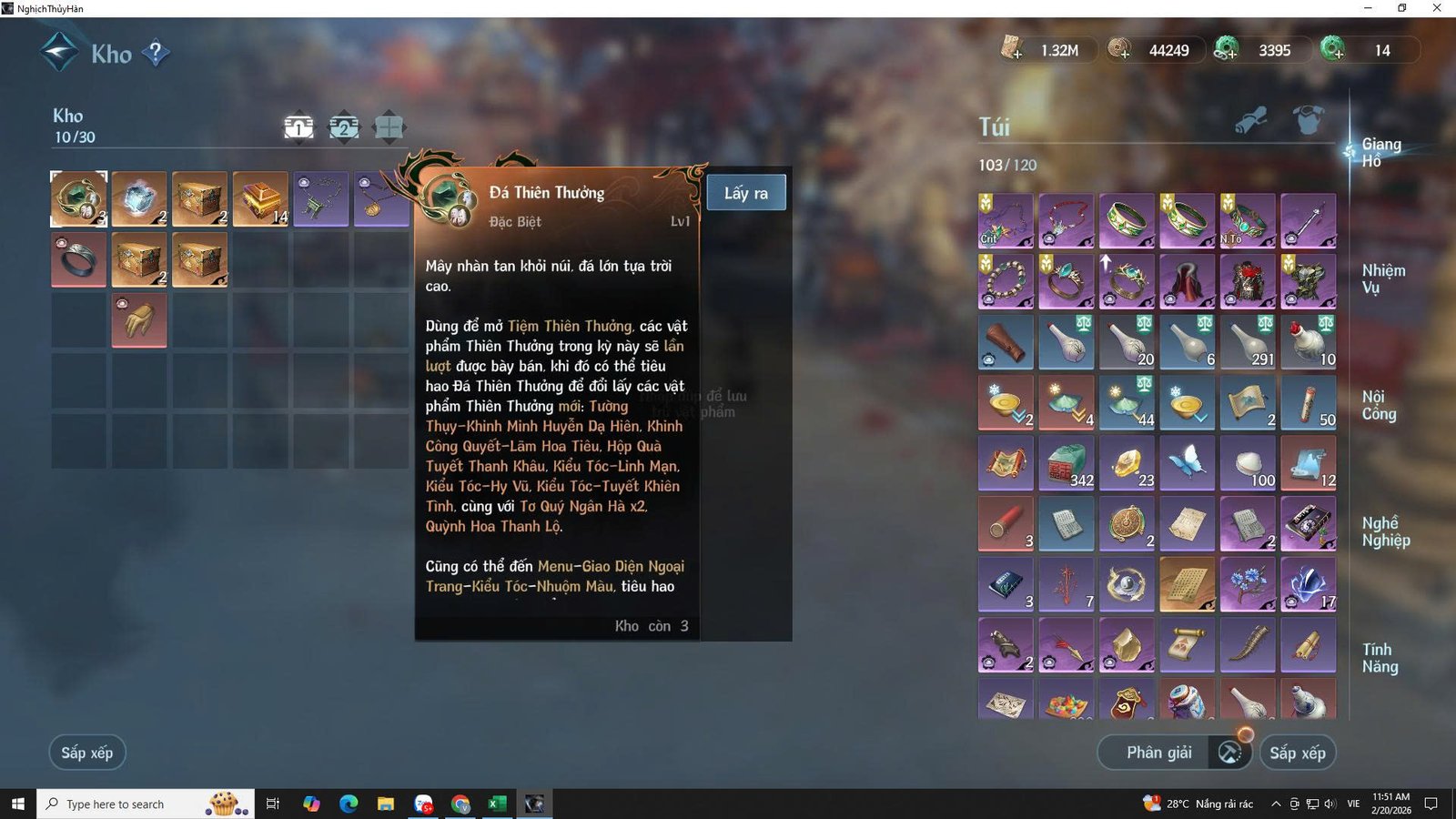Open the question mark help icon next to Kho
Image resolution: width=1456 pixels, height=819 pixels.
pyautogui.click(x=157, y=53)
